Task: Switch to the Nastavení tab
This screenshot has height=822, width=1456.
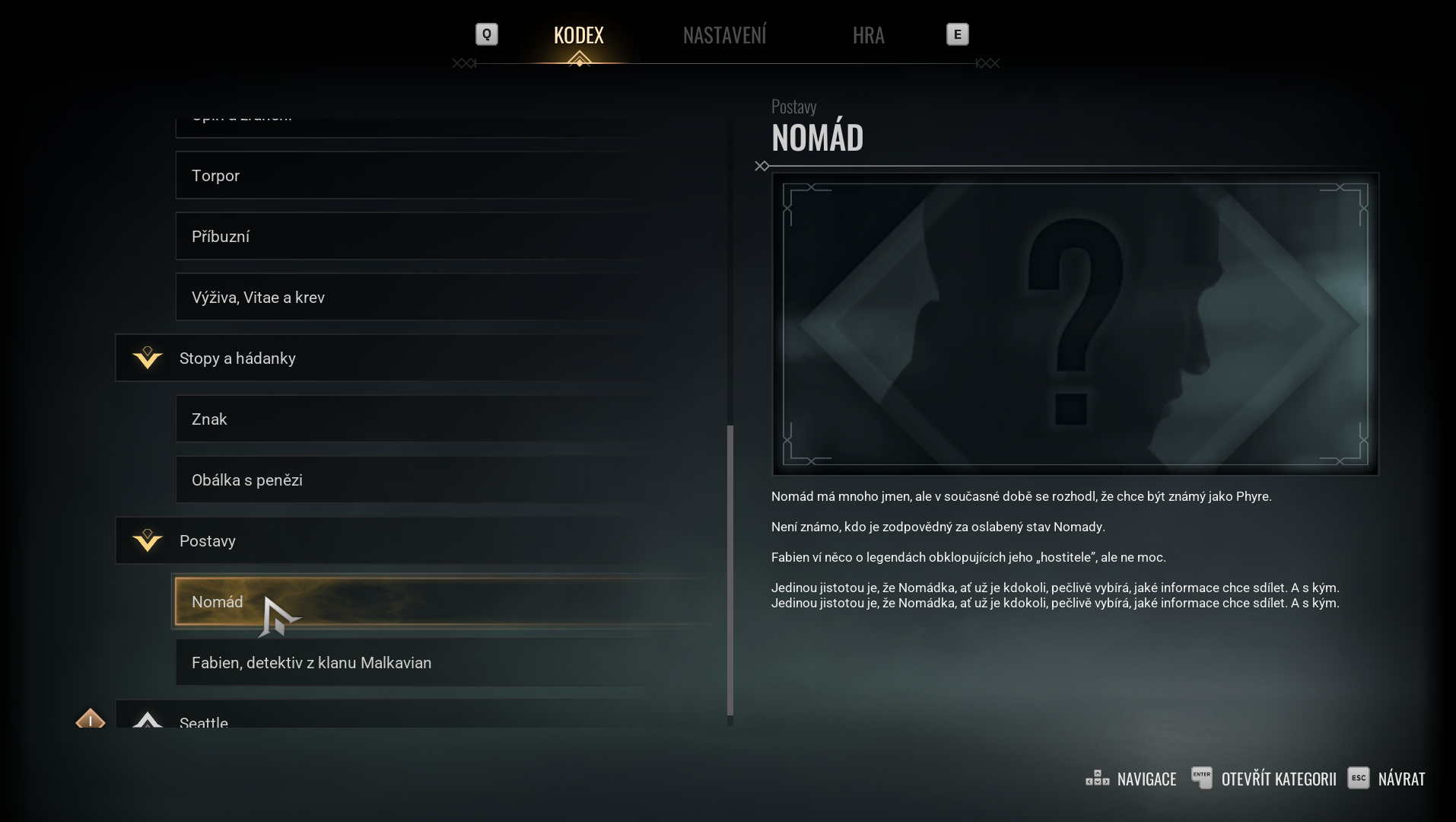Action: pyautogui.click(x=724, y=35)
